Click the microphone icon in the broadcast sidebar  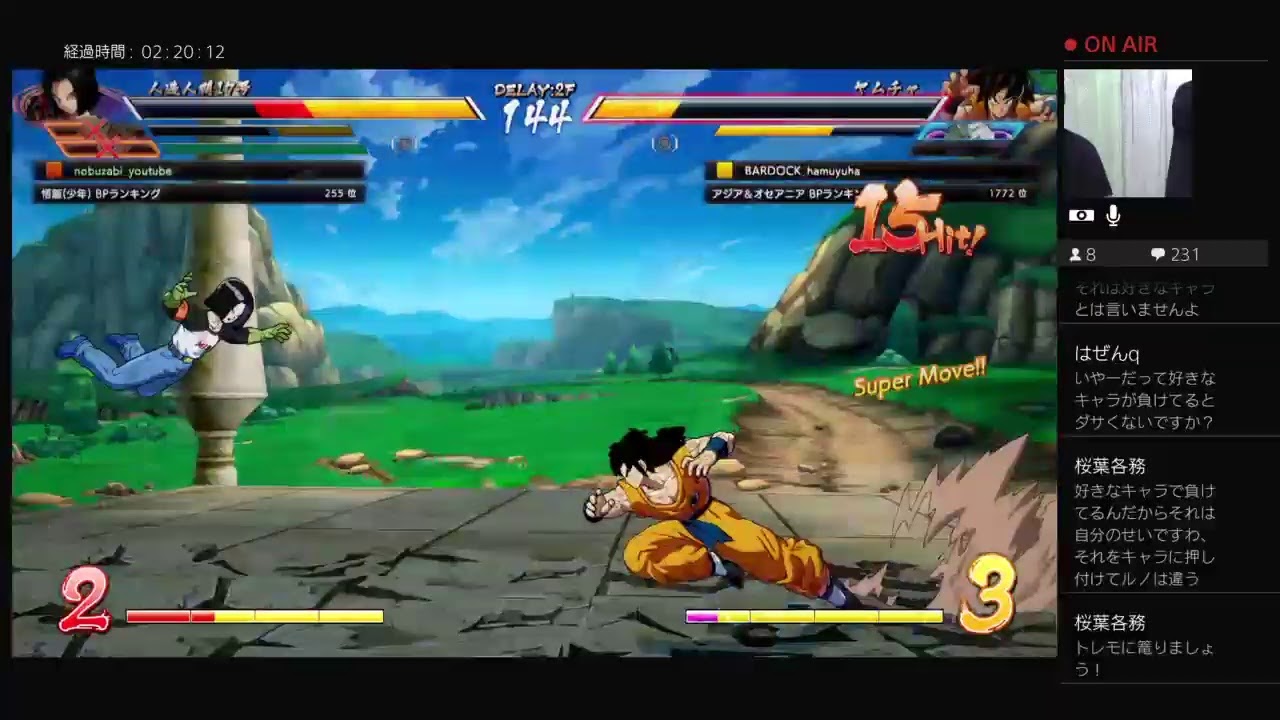coord(1112,215)
